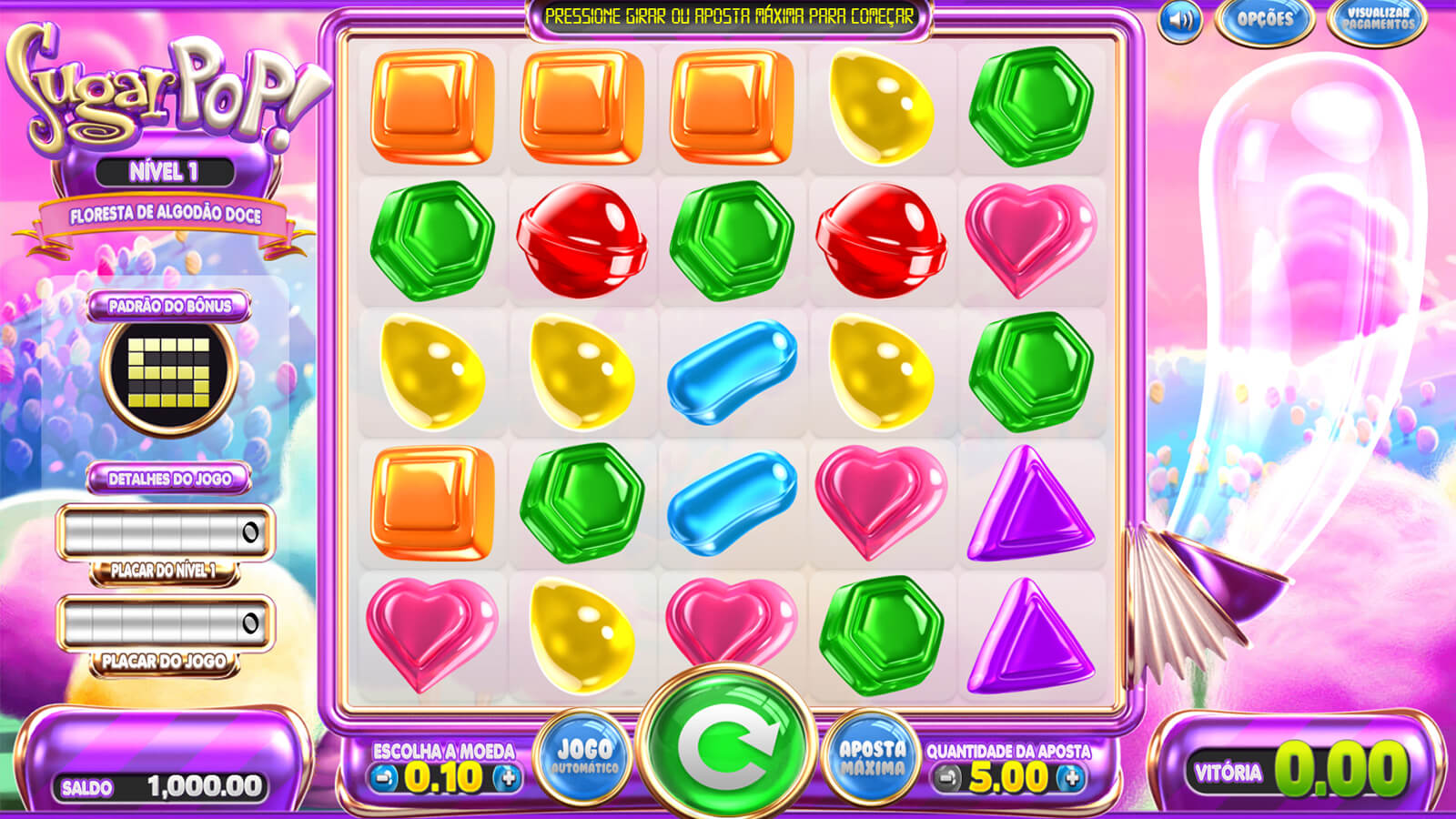Decrease the coin value with minus
1456x819 pixels.
384,778
